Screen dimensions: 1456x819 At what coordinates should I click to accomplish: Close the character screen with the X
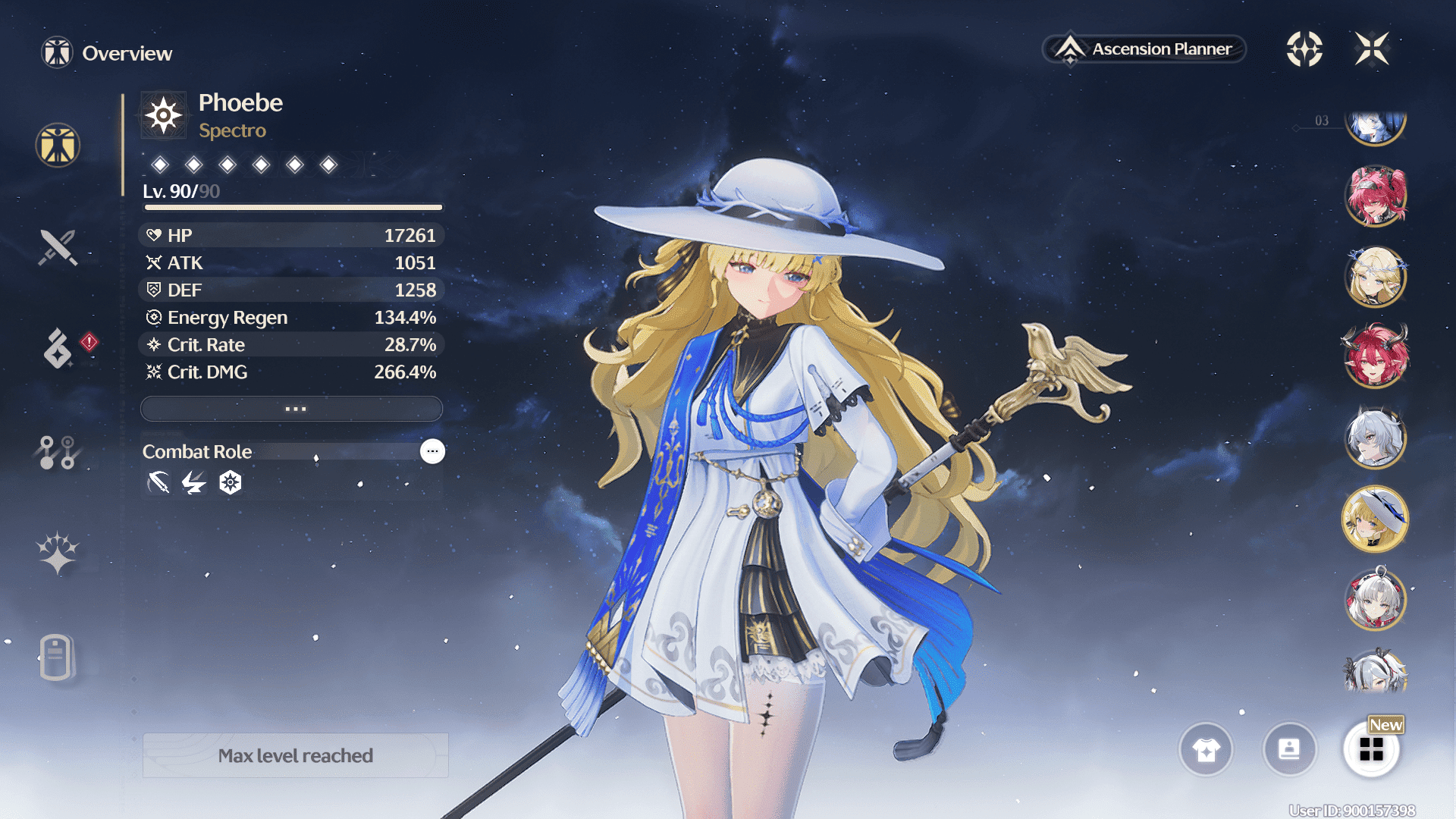pos(1372,49)
